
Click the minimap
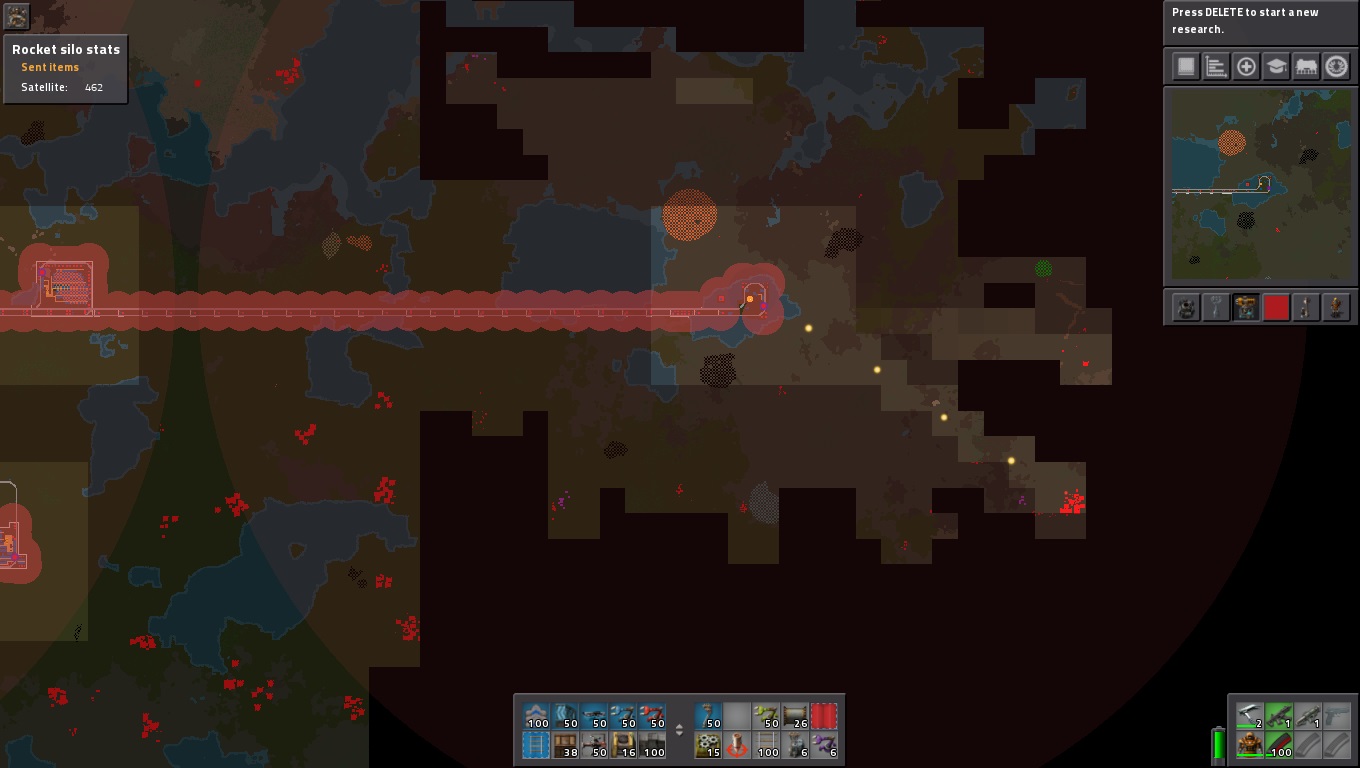click(x=1260, y=184)
